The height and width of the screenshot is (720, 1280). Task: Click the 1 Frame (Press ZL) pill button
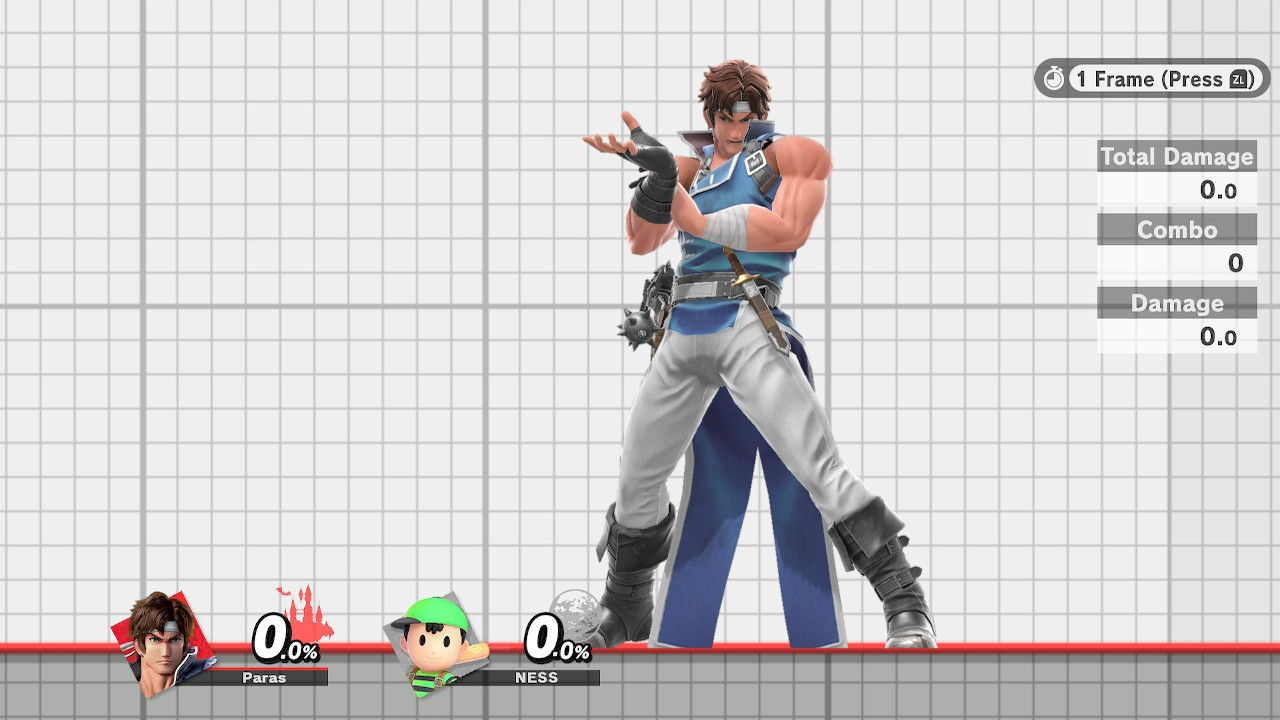pyautogui.click(x=1150, y=79)
